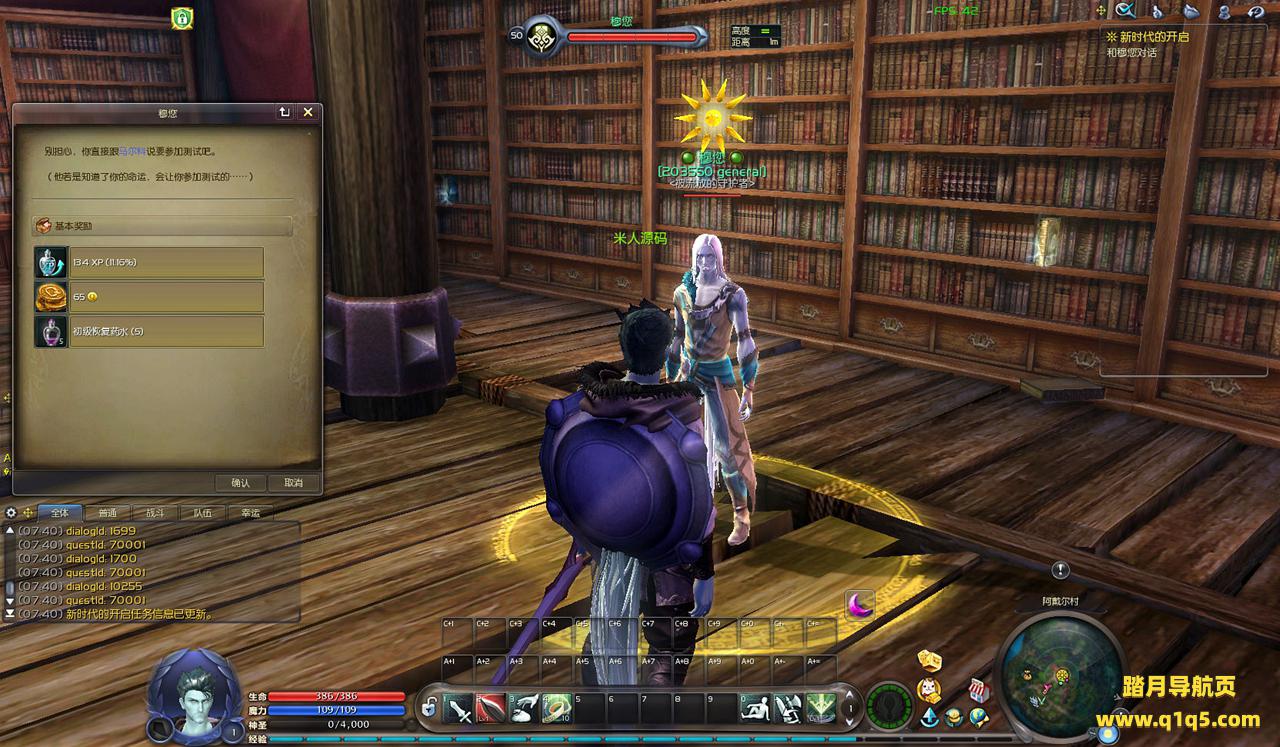Switch to the 普通 chat tab
The width and height of the screenshot is (1280, 747).
point(107,513)
